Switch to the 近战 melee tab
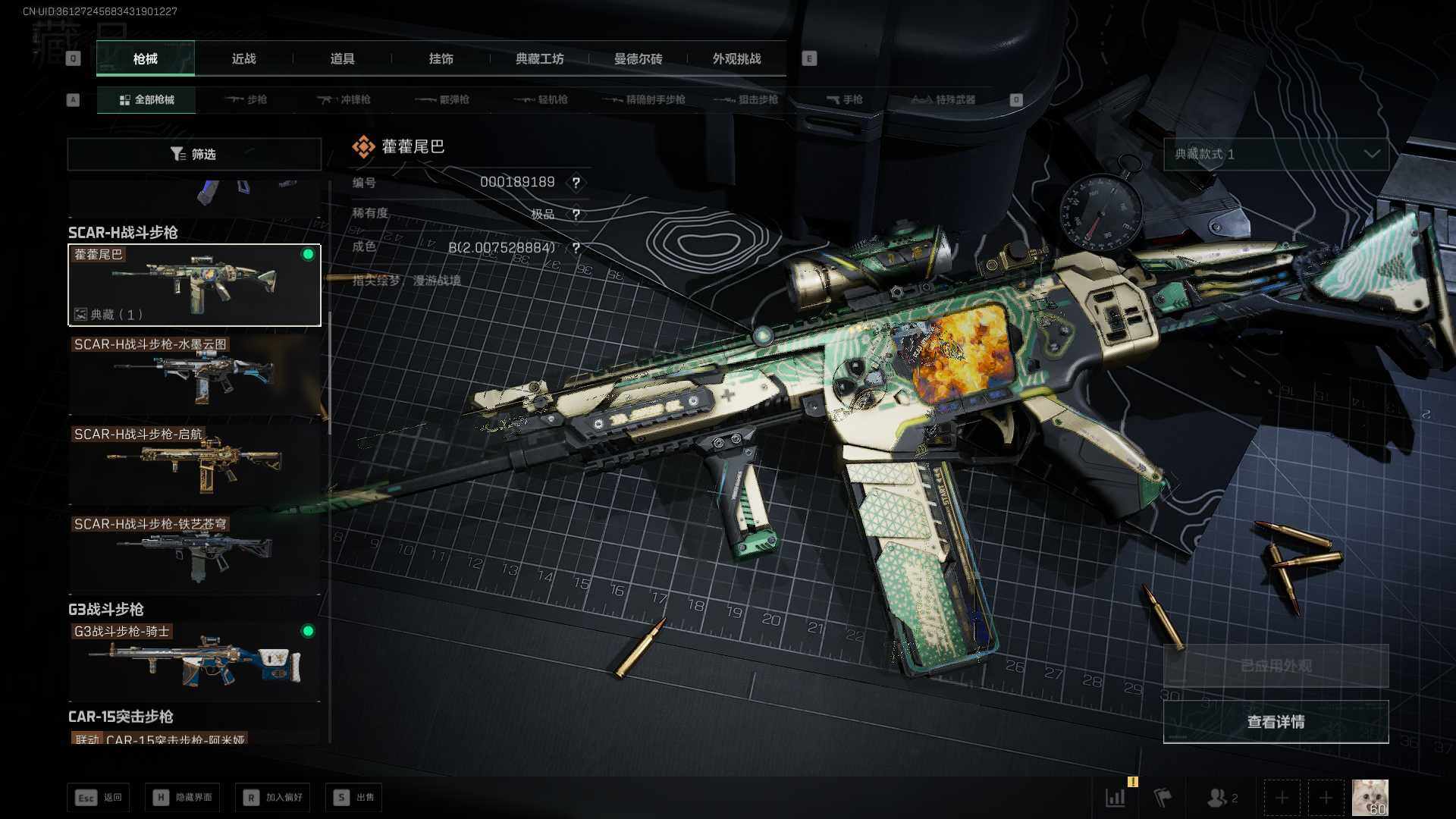Viewport: 1456px width, 819px height. 243,59
